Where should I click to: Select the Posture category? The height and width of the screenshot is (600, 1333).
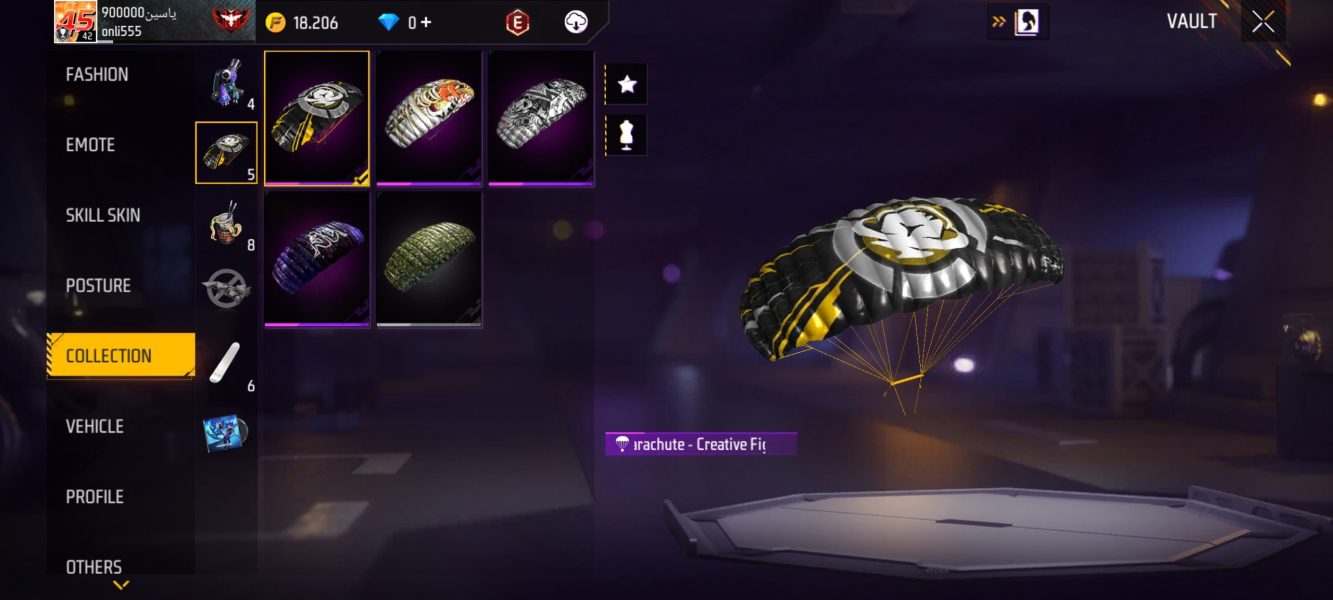[98, 286]
